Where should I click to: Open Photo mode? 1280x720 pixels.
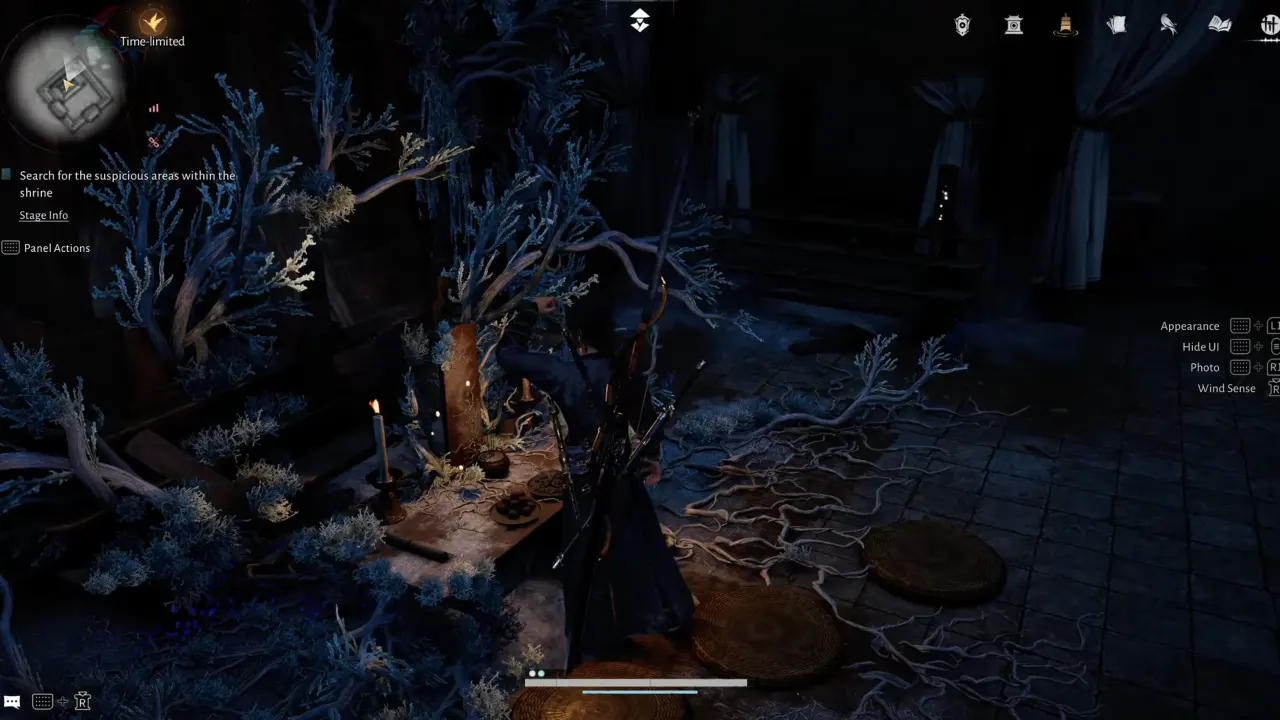(1204, 367)
